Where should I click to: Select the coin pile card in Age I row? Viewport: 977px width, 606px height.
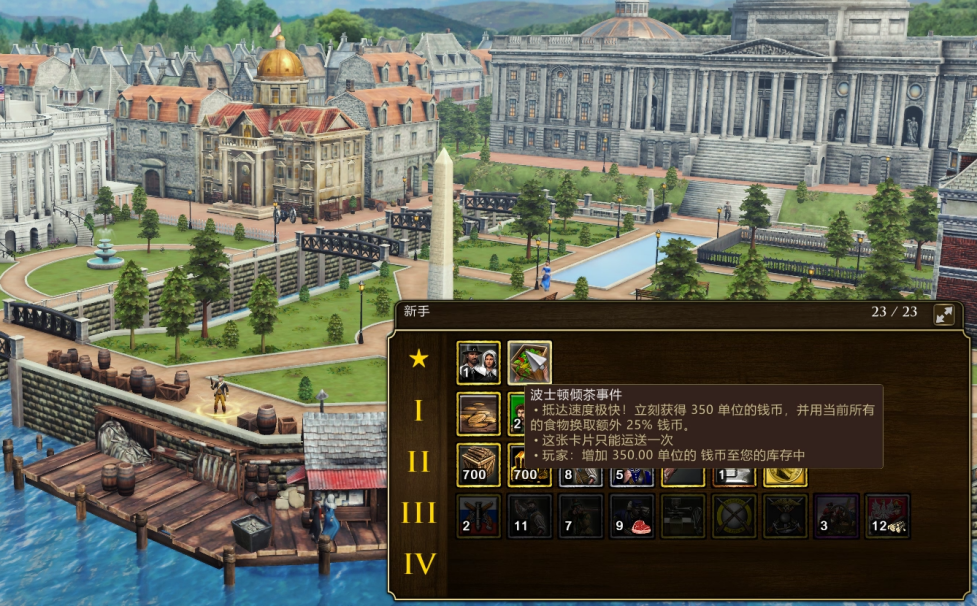click(478, 413)
